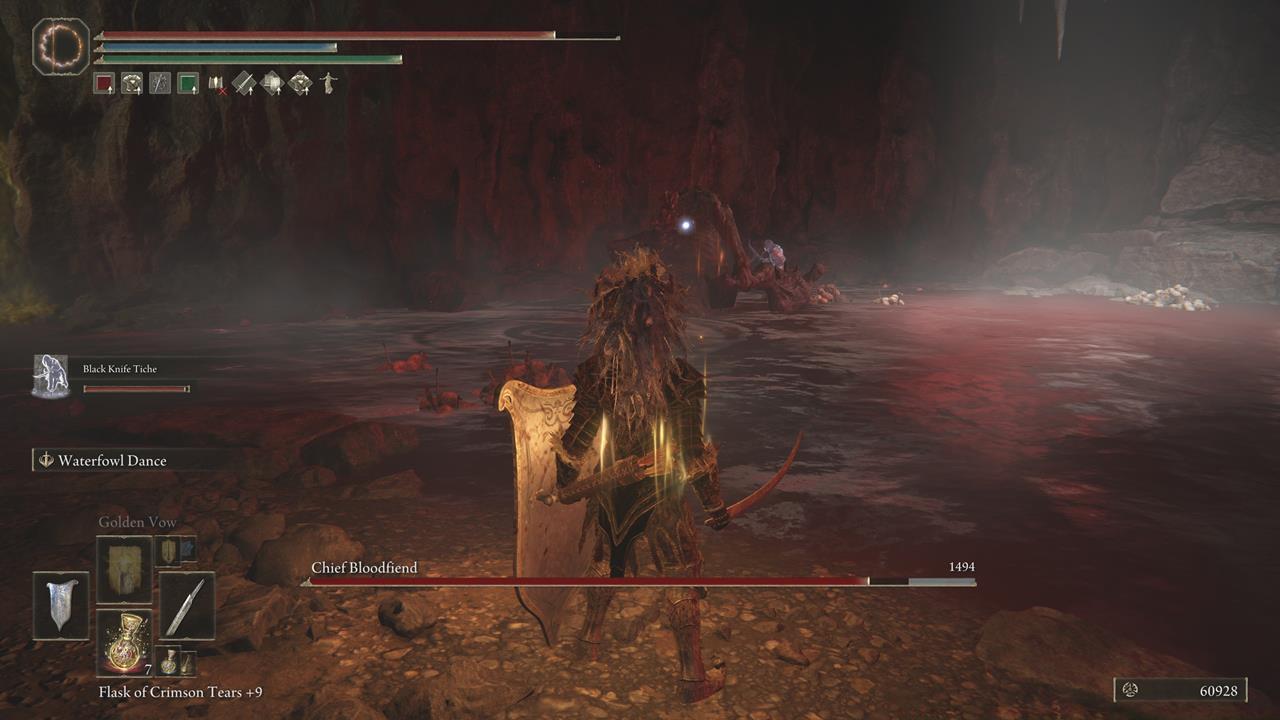The image size is (1280, 720).
Task: Click the Chief Bloodfiend boss nameplate
Action: coord(363,566)
